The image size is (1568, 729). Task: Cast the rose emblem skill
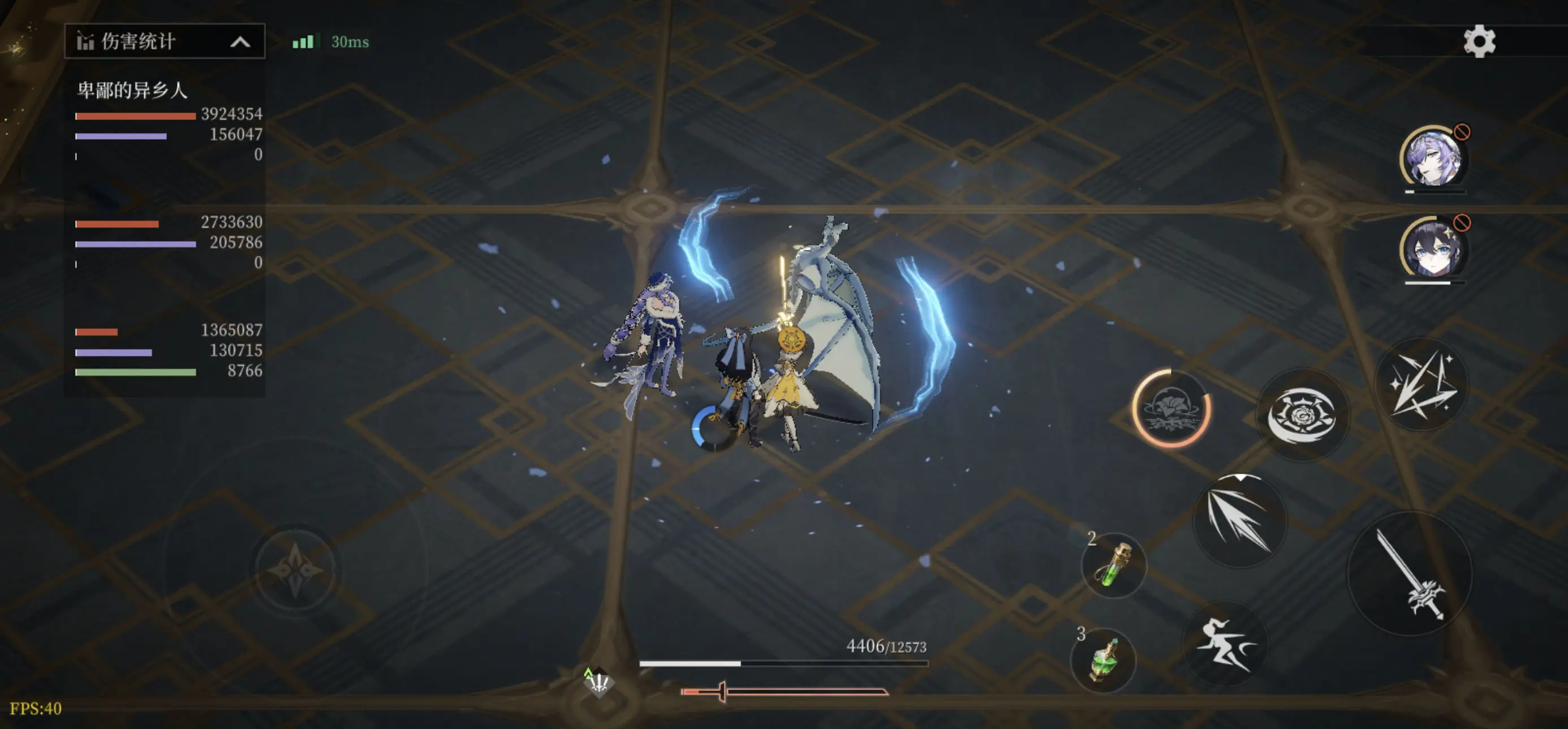click(x=1302, y=415)
